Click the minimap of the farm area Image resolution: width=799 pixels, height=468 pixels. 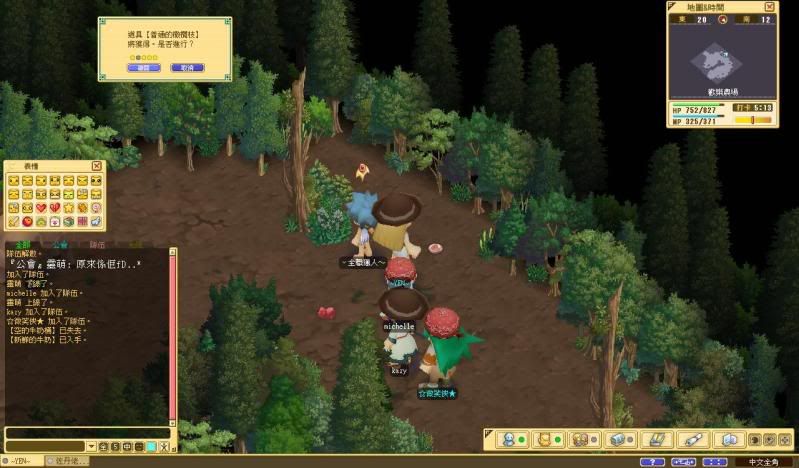[x=720, y=62]
